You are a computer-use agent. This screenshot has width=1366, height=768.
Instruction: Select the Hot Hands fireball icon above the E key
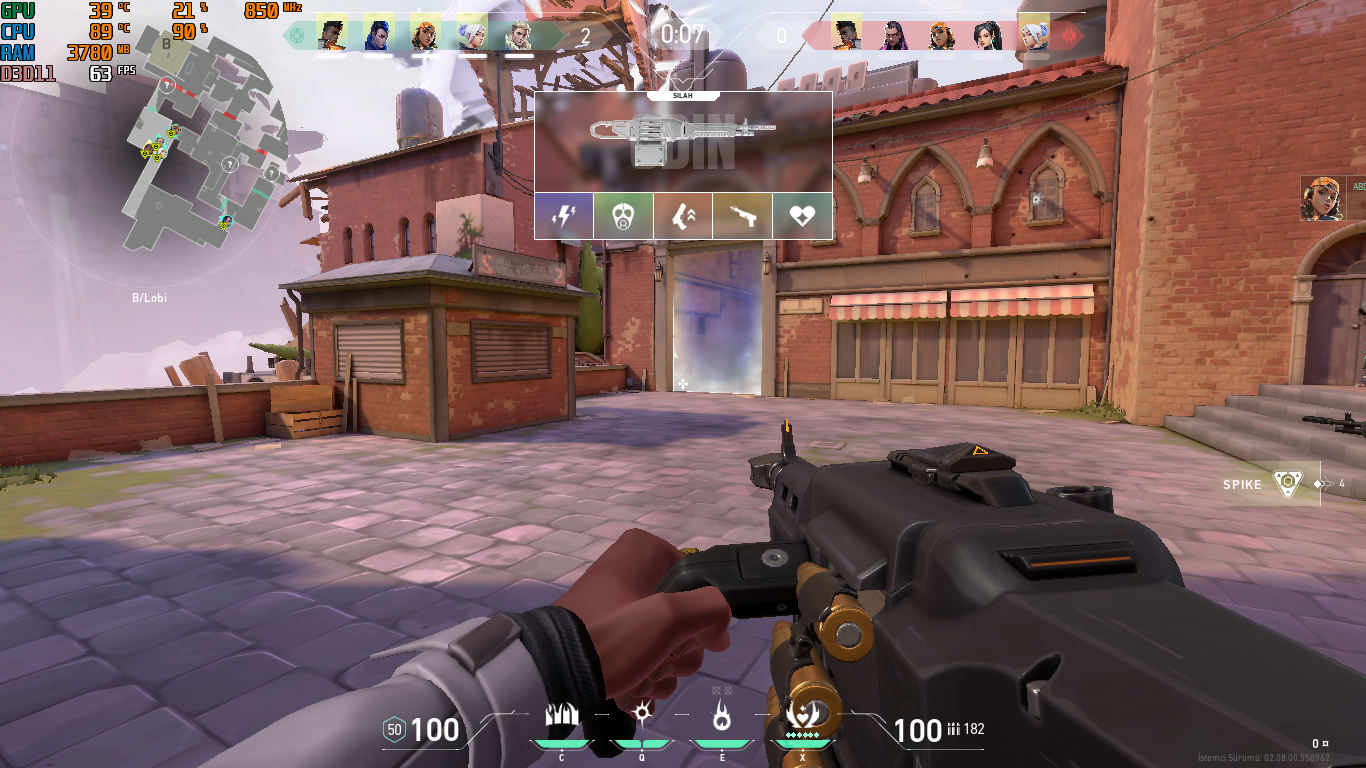(x=722, y=714)
